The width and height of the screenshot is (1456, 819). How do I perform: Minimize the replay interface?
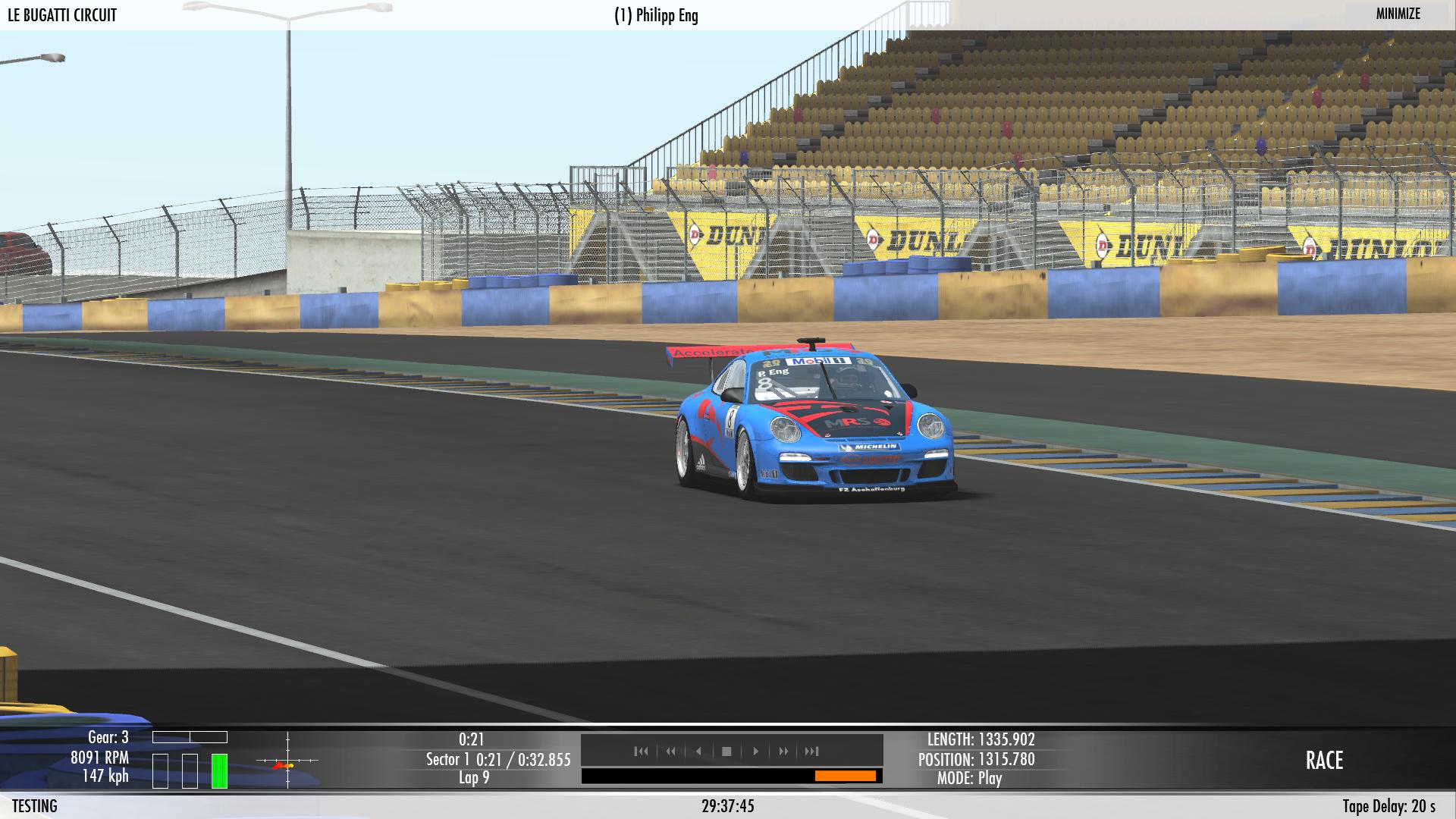[1398, 14]
